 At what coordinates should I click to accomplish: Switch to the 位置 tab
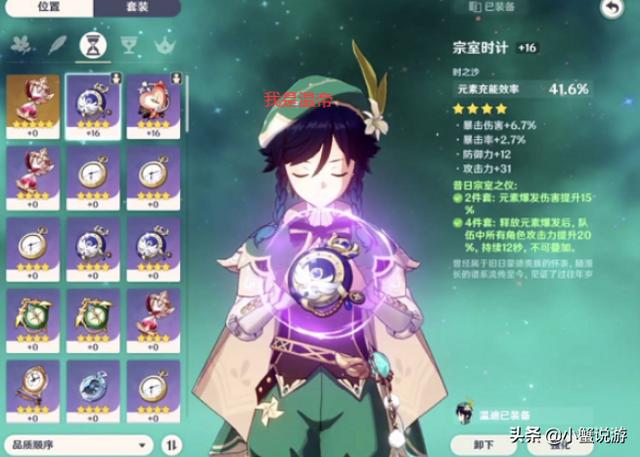[x=47, y=8]
